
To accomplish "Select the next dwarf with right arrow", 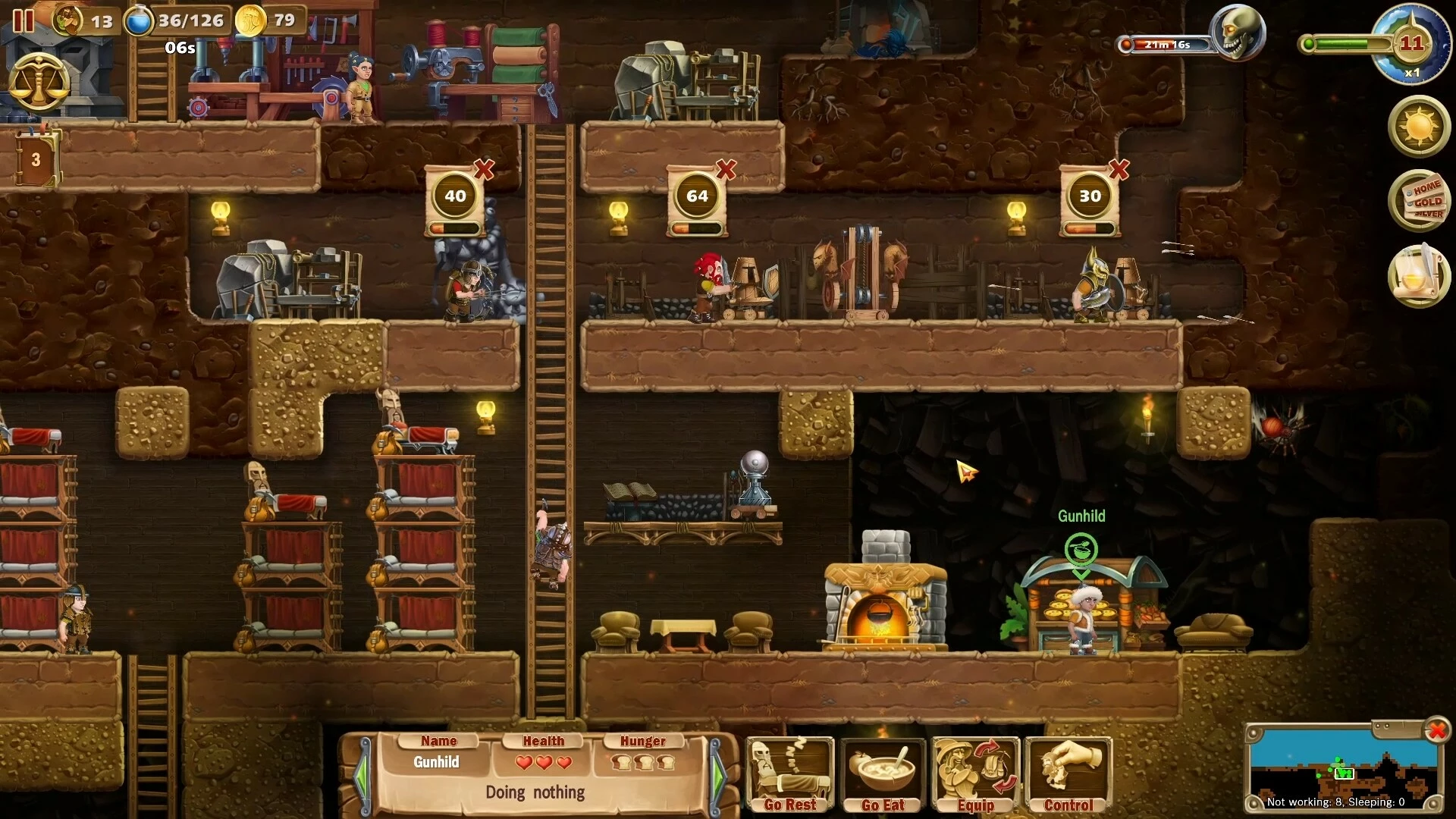I will 718,775.
